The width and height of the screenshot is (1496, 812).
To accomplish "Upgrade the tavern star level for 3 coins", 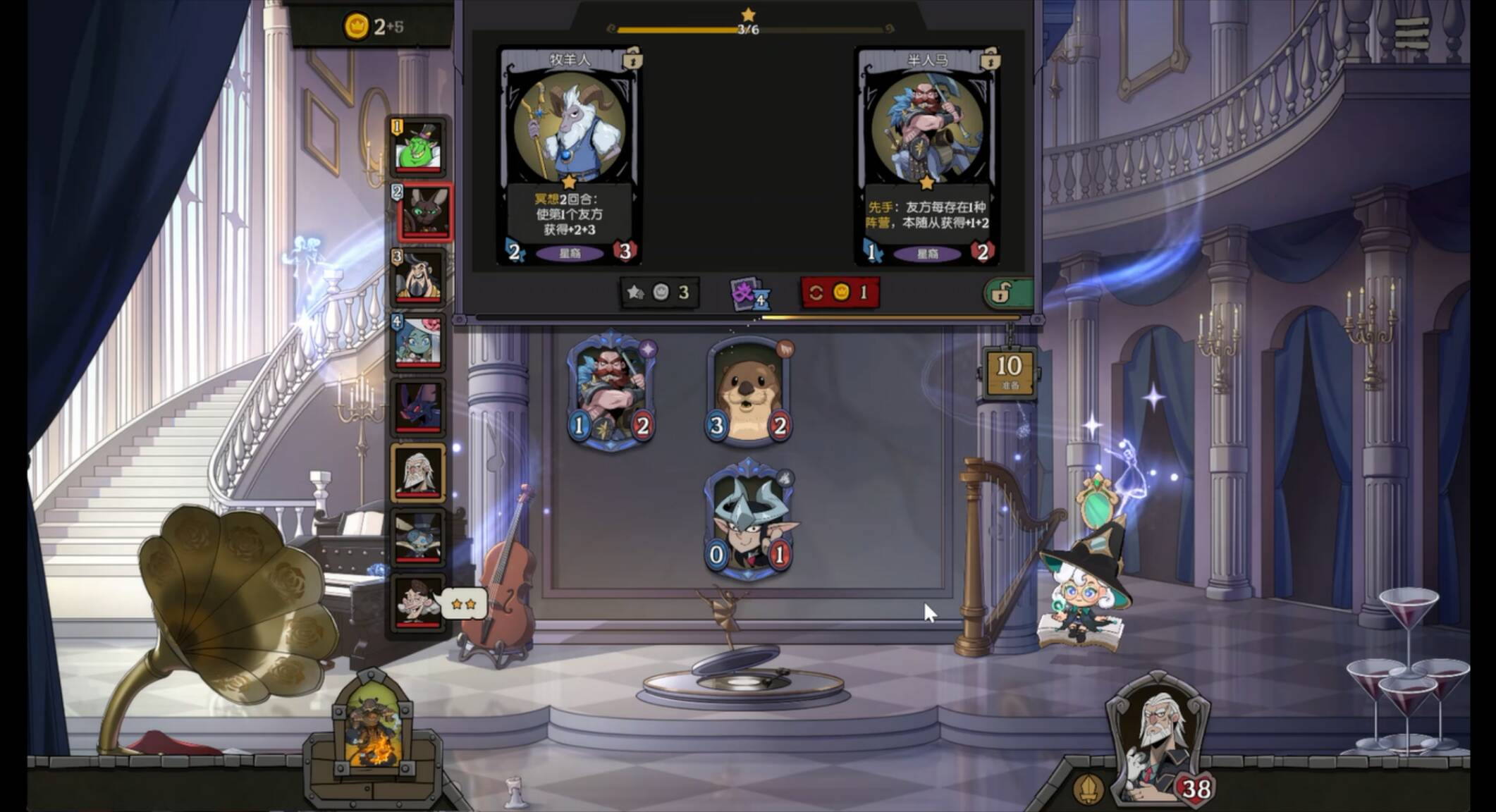I will (x=659, y=292).
